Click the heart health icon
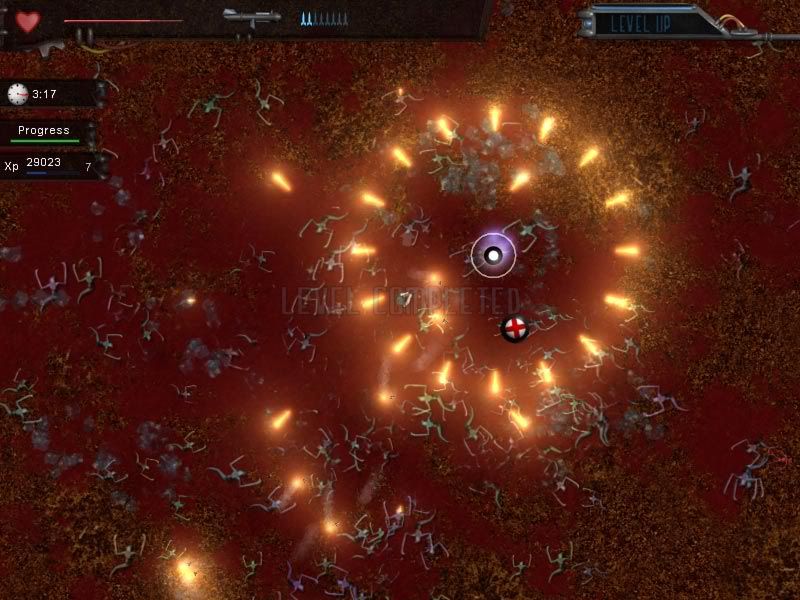 point(28,21)
